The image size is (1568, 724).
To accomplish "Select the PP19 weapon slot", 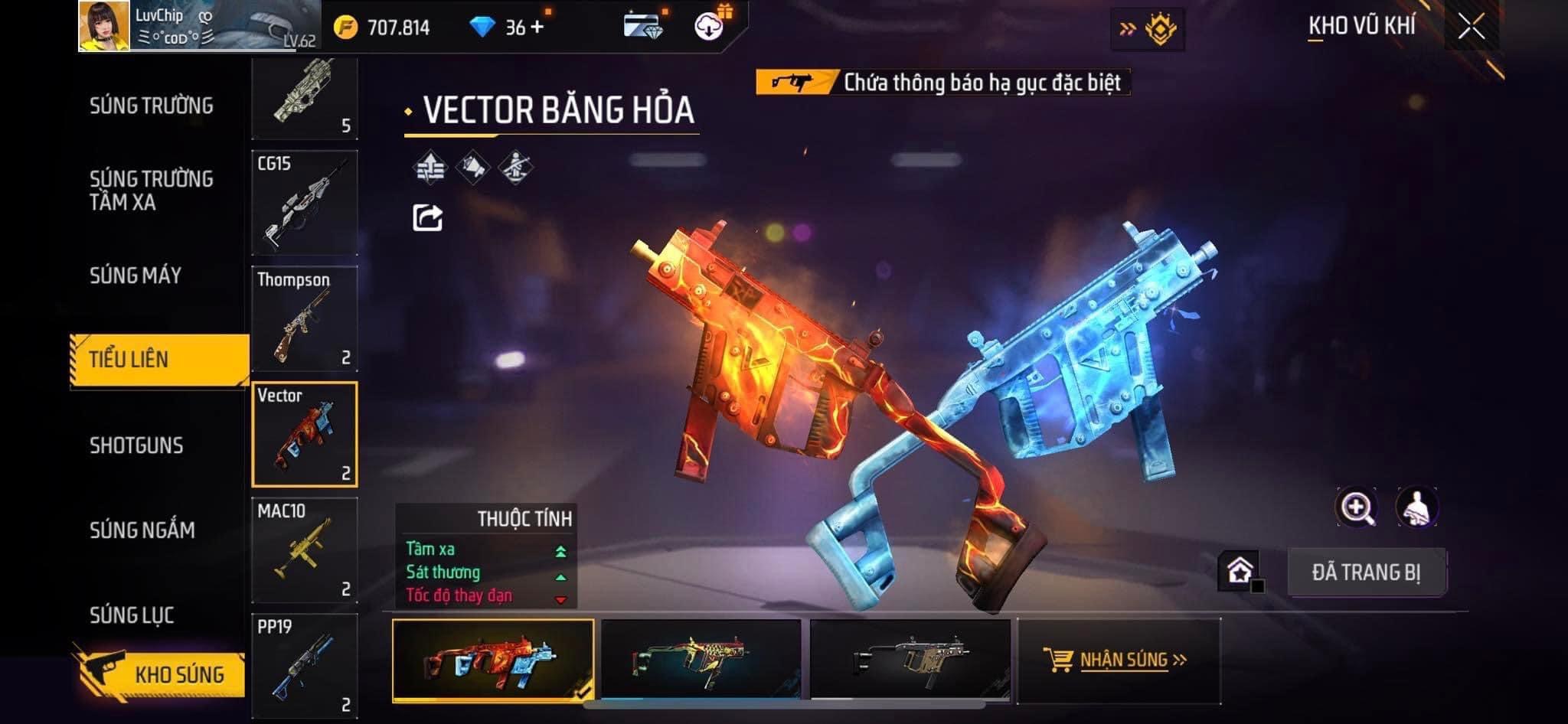I will [305, 664].
